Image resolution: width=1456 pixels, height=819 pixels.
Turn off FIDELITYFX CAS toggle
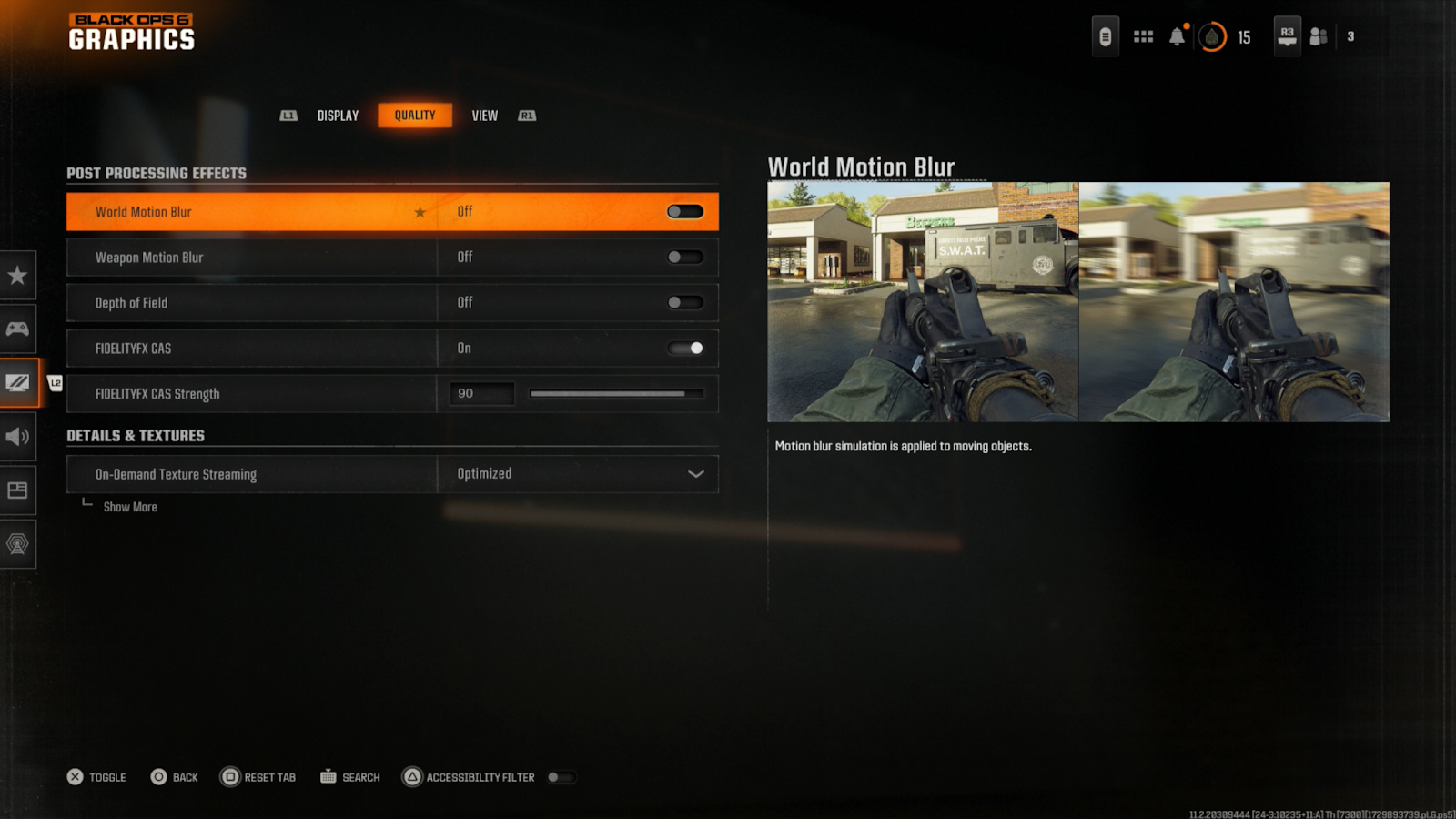685,349
